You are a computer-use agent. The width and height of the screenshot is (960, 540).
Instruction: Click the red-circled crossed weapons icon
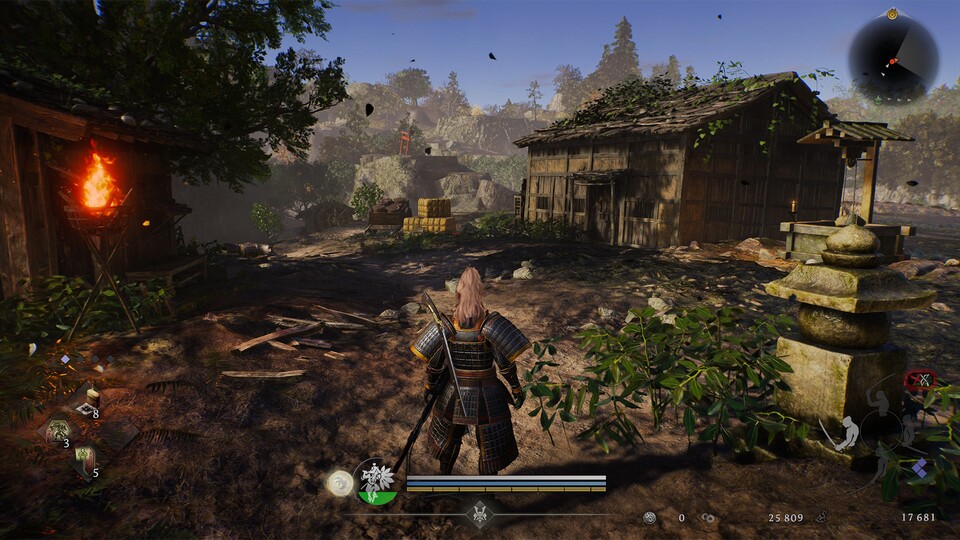tap(919, 380)
